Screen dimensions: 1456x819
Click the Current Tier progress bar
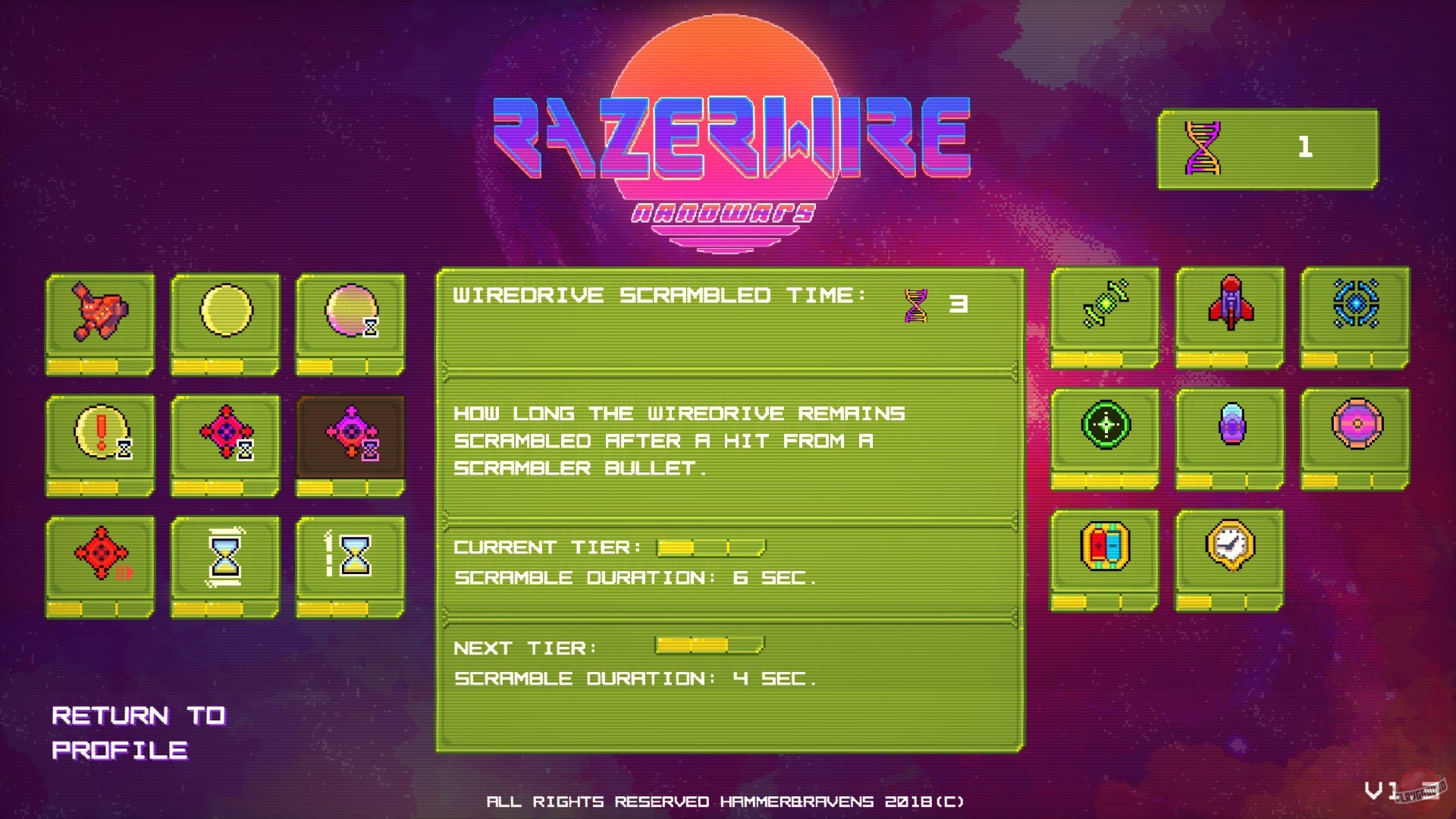711,547
